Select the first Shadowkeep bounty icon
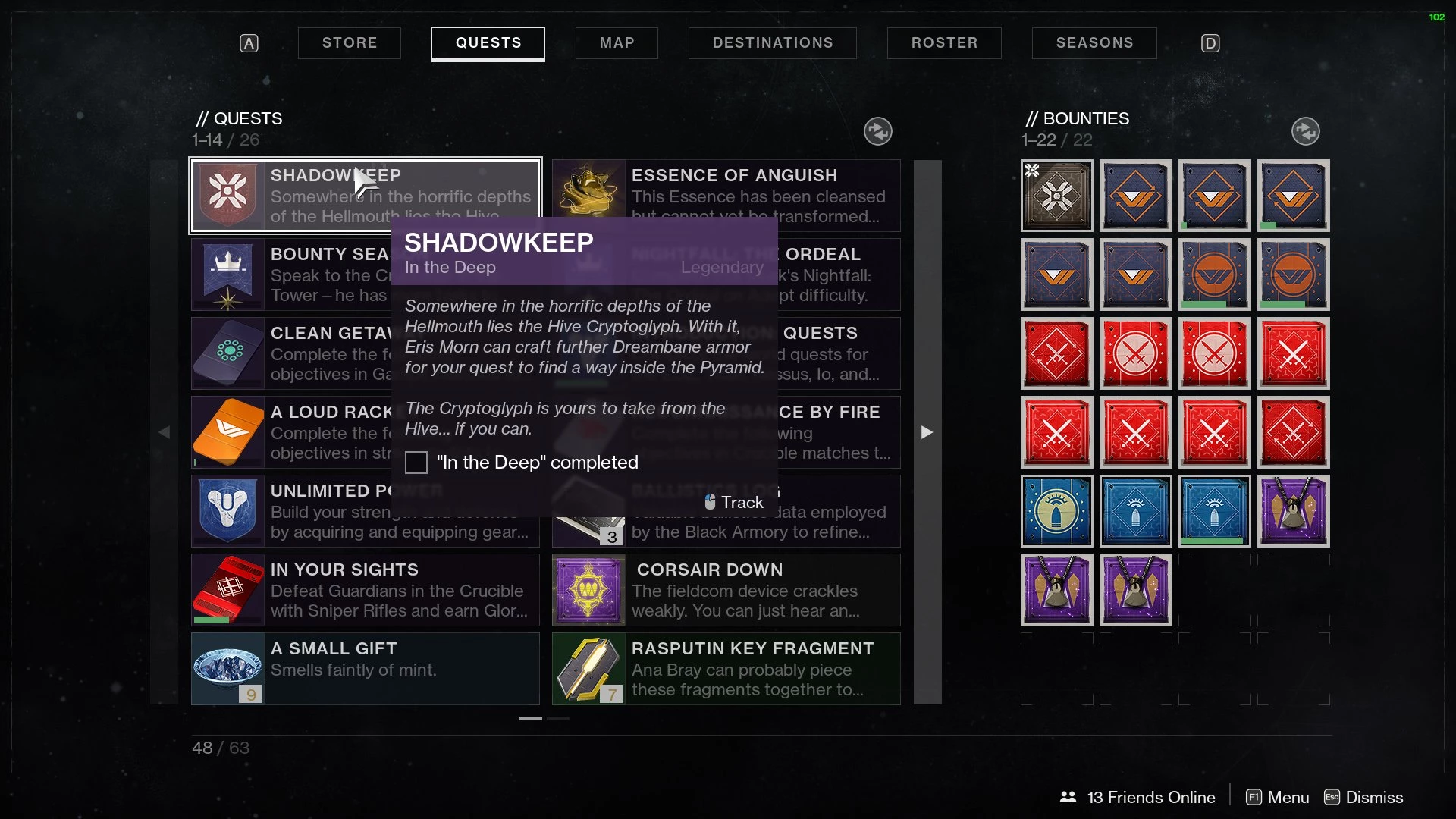1456x819 pixels. pos(1056,196)
